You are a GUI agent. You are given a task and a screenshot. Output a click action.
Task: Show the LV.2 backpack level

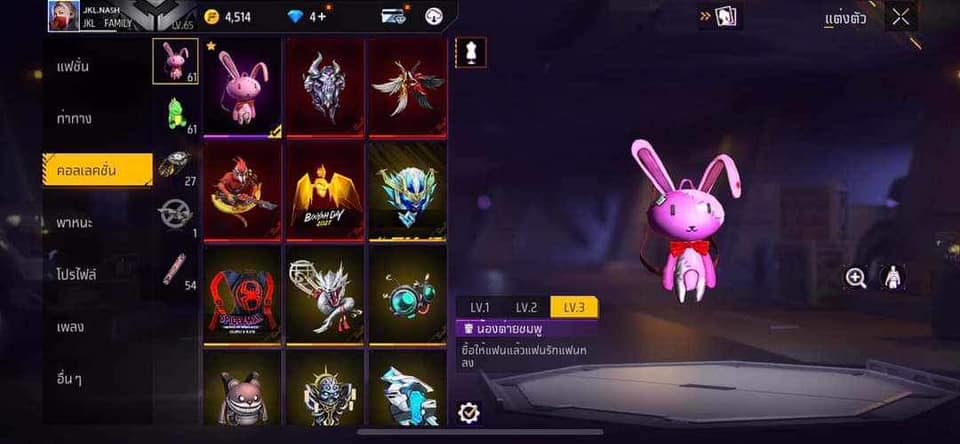click(x=526, y=308)
